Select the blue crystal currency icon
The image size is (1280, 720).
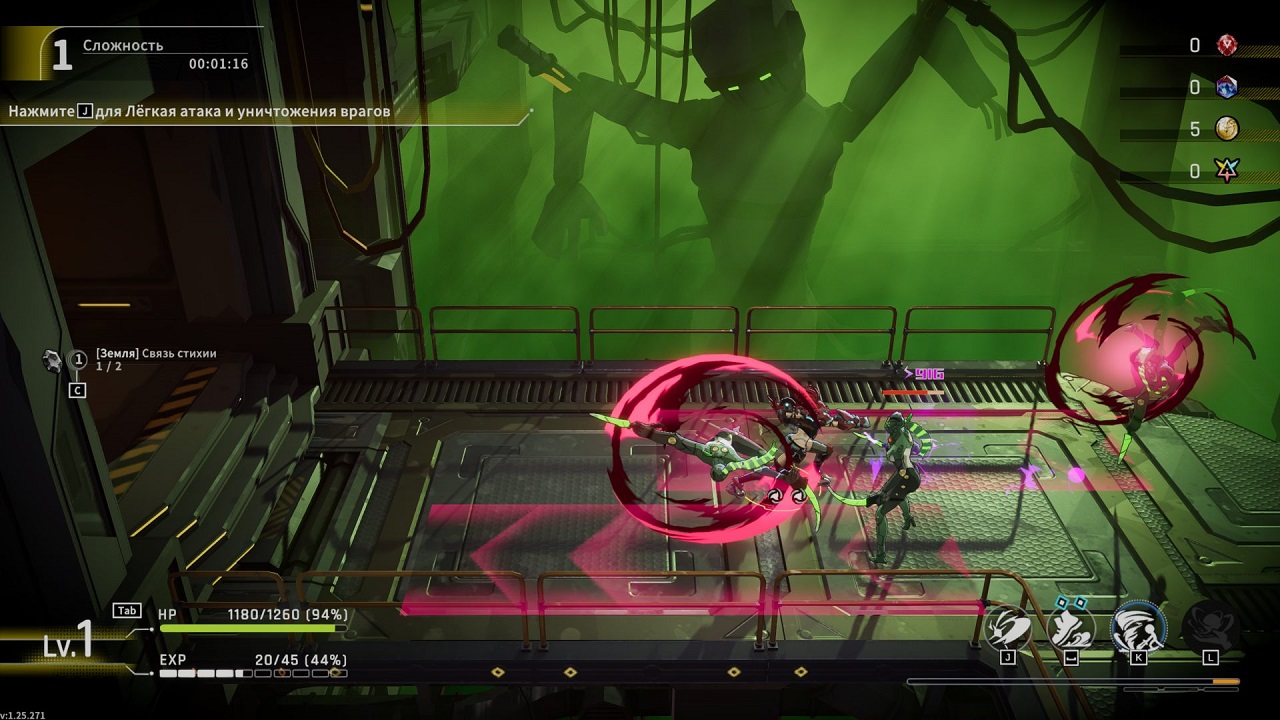point(1227,87)
